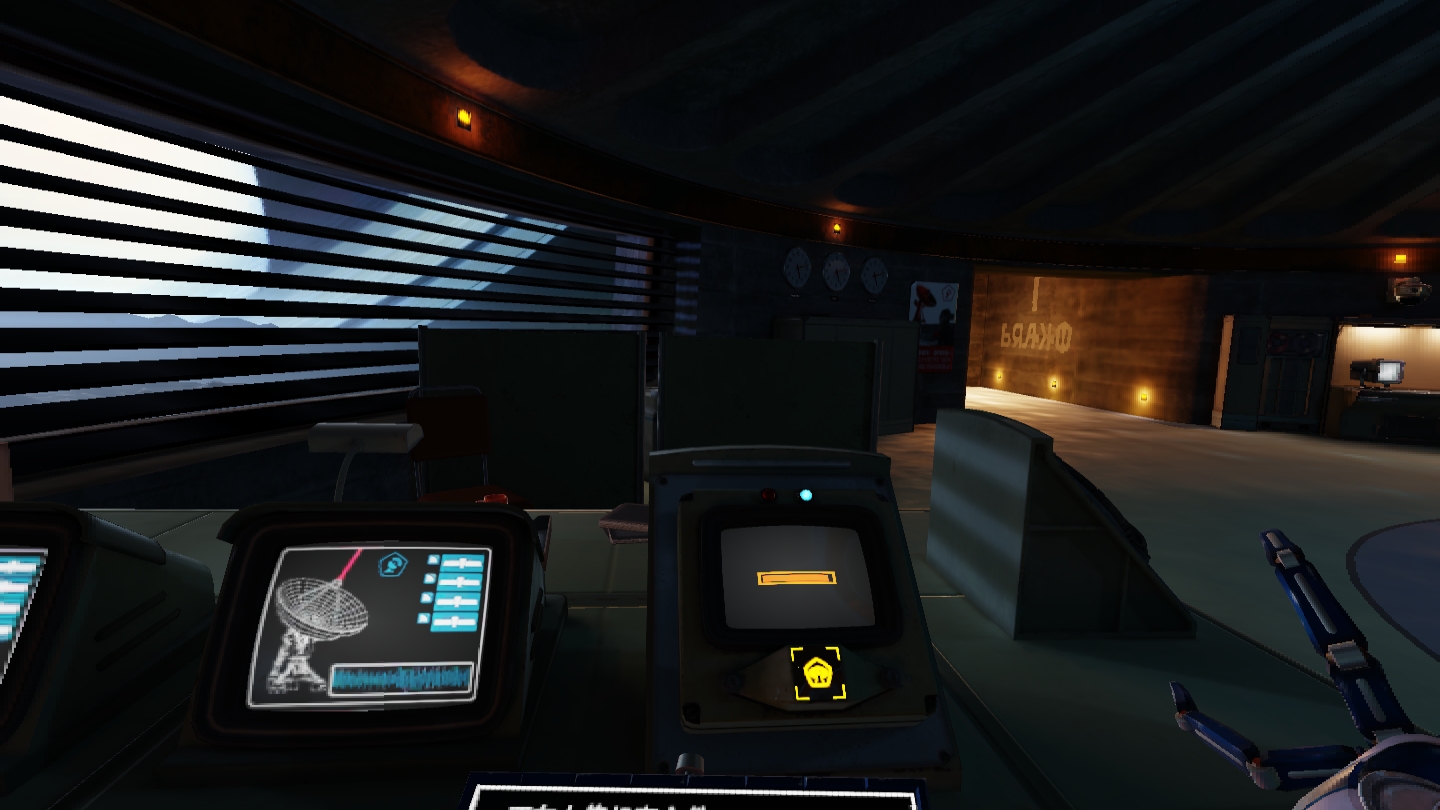1440x810 pixels.
Task: Select the yellow bracketed pentagon interaction marker
Action: 817,673
